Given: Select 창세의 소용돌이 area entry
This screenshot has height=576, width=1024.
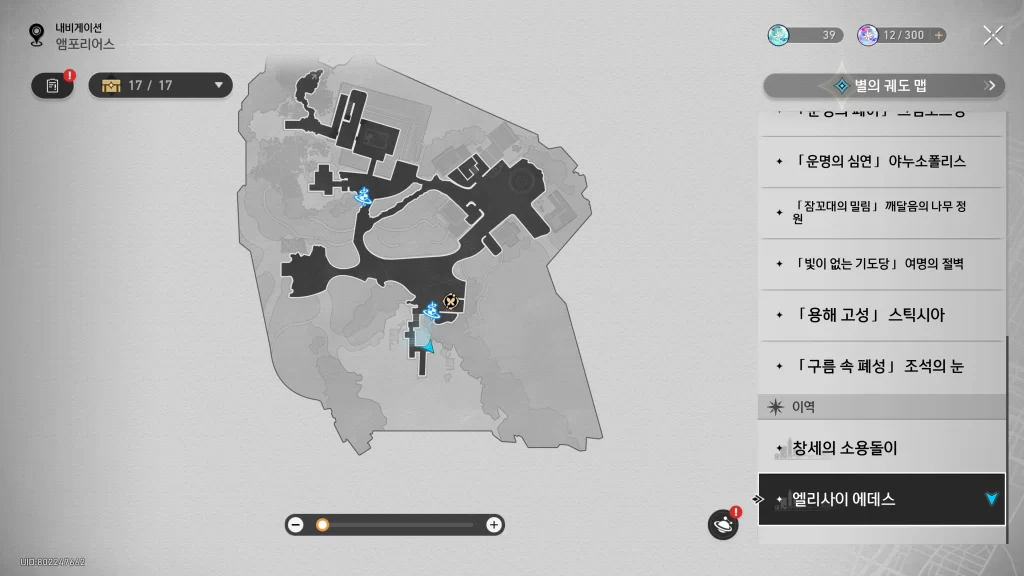Looking at the screenshot, I should tap(880, 448).
